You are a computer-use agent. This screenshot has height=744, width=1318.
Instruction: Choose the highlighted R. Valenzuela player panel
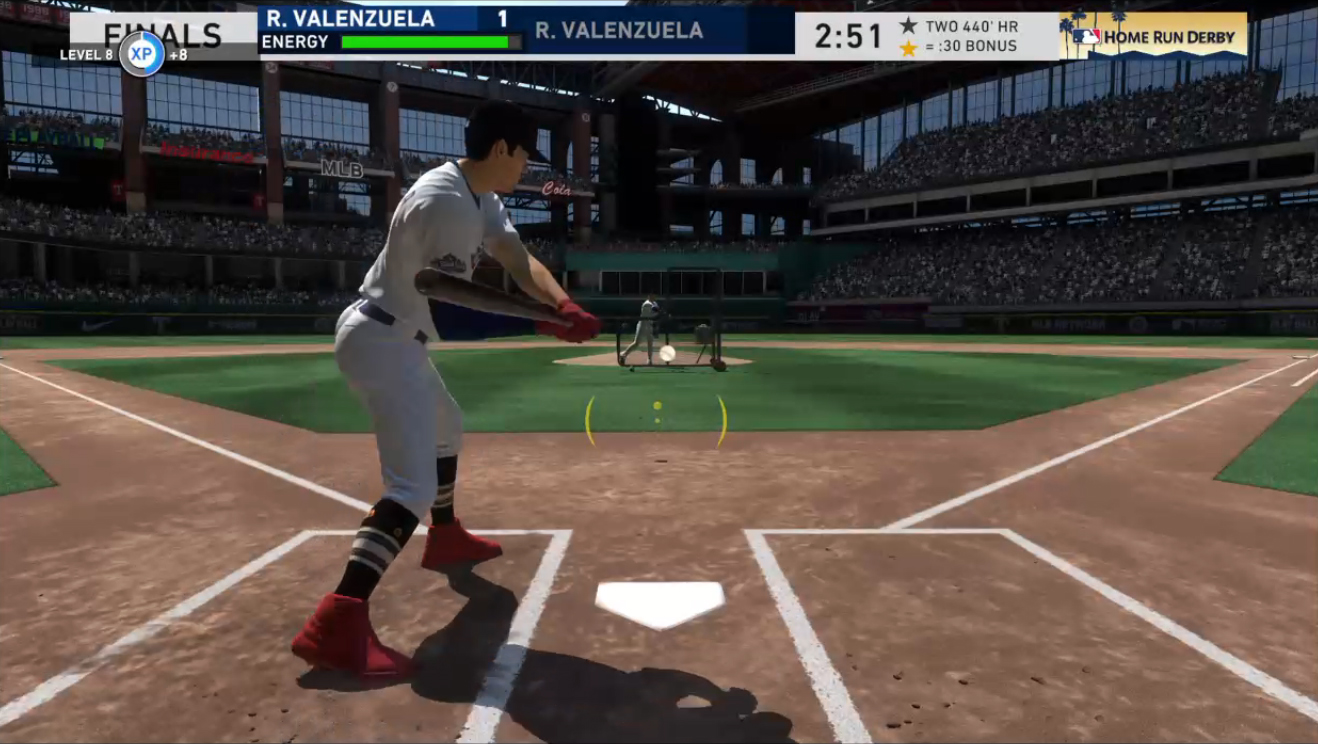click(x=390, y=30)
